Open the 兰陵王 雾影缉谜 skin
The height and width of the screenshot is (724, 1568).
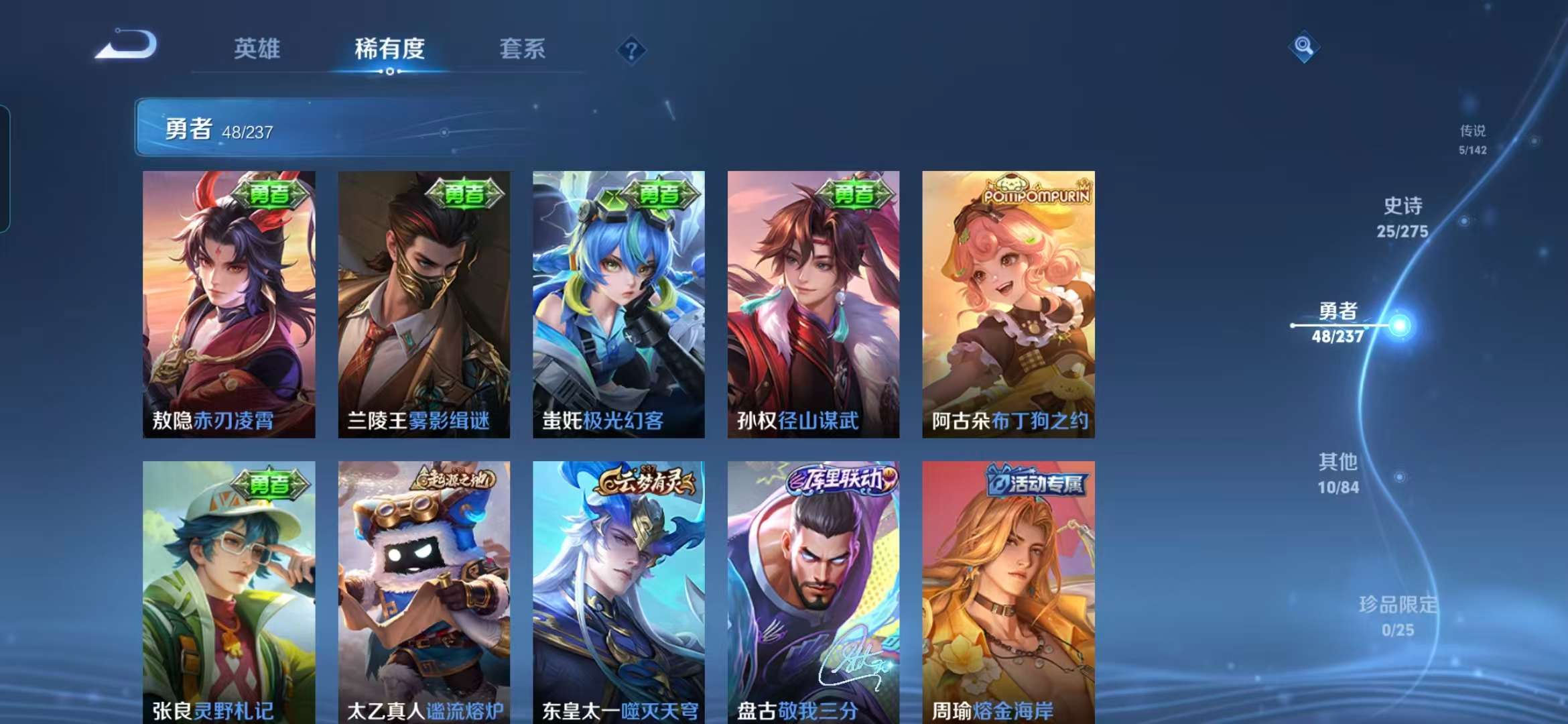423,308
